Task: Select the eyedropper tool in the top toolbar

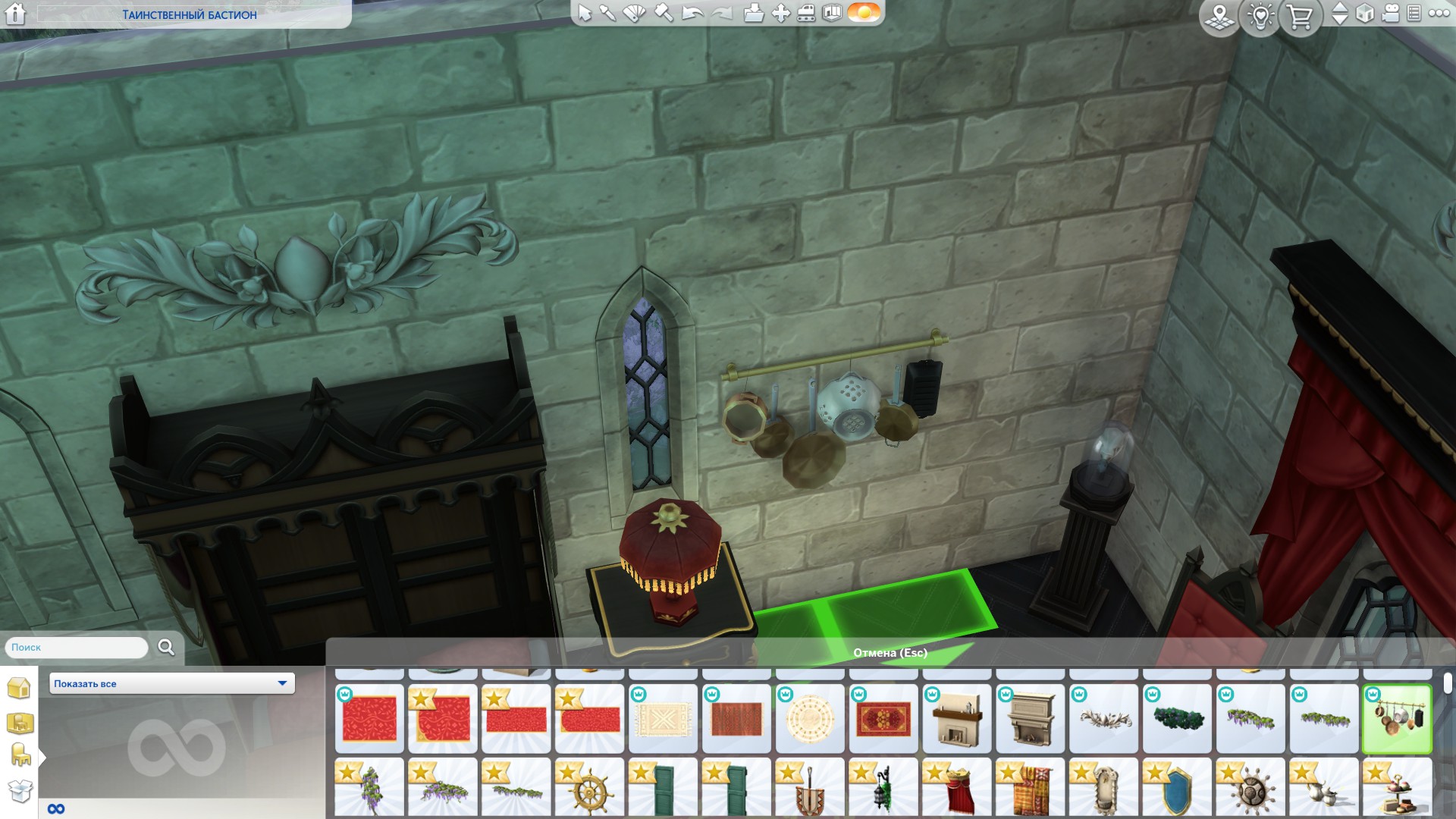Action: (x=607, y=13)
